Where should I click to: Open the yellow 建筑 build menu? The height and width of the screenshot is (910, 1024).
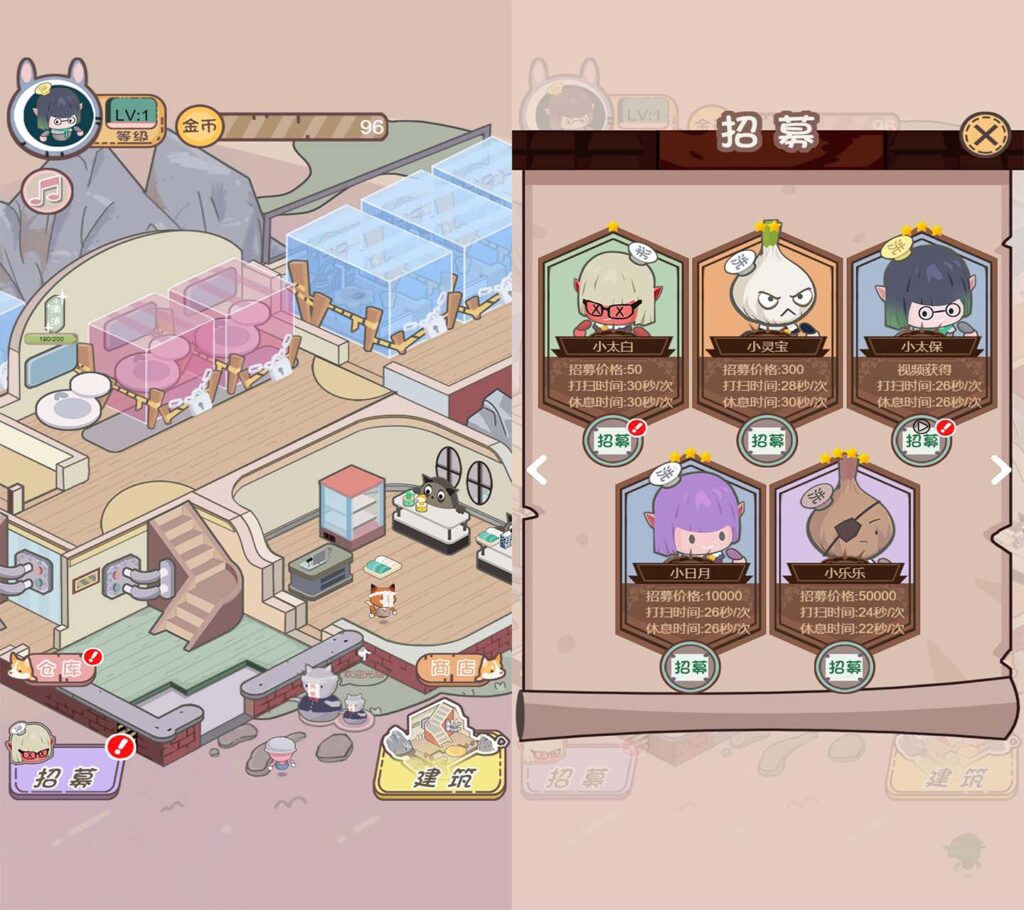[440, 770]
